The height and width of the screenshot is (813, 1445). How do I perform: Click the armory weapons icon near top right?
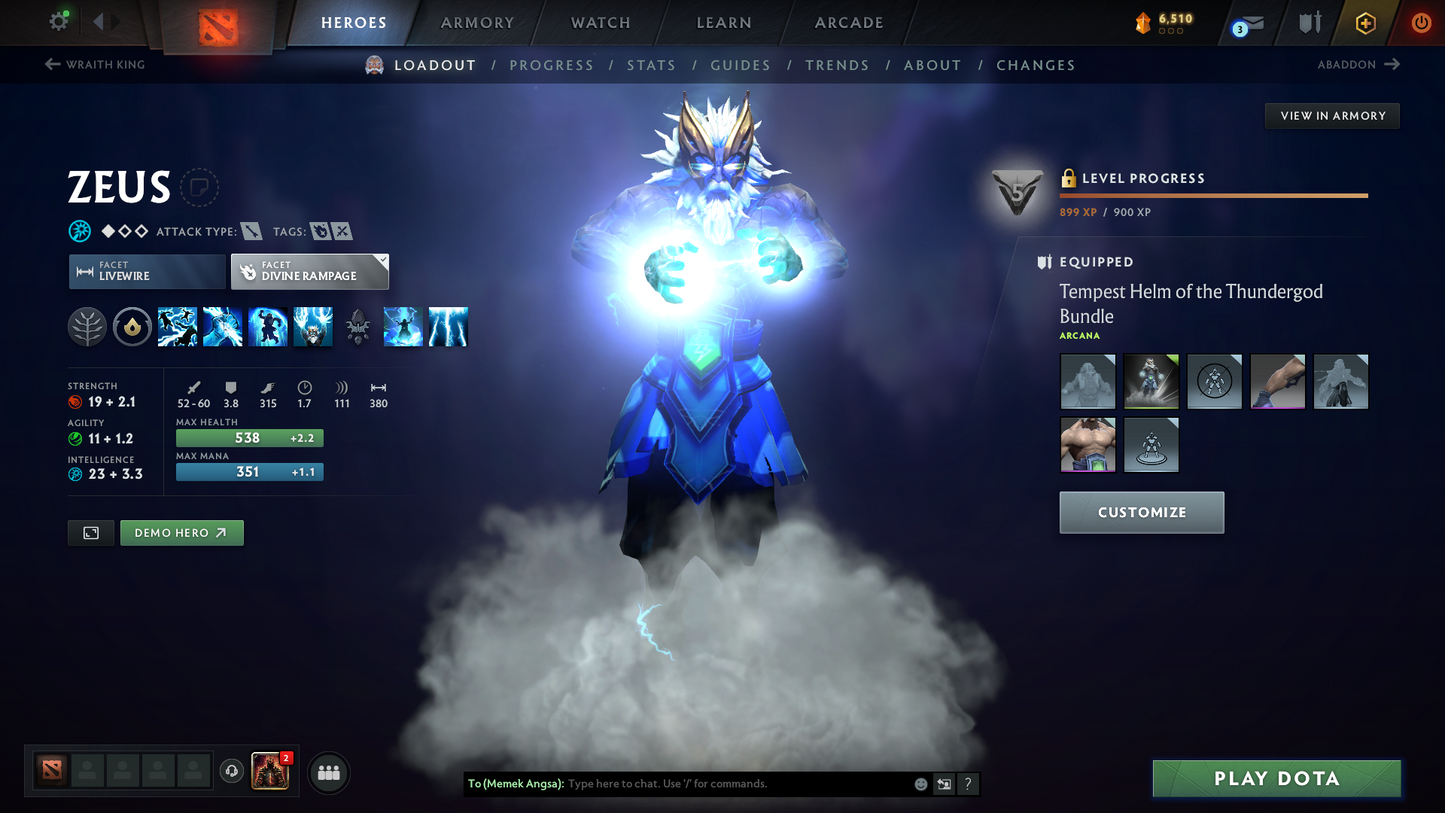click(x=1310, y=22)
